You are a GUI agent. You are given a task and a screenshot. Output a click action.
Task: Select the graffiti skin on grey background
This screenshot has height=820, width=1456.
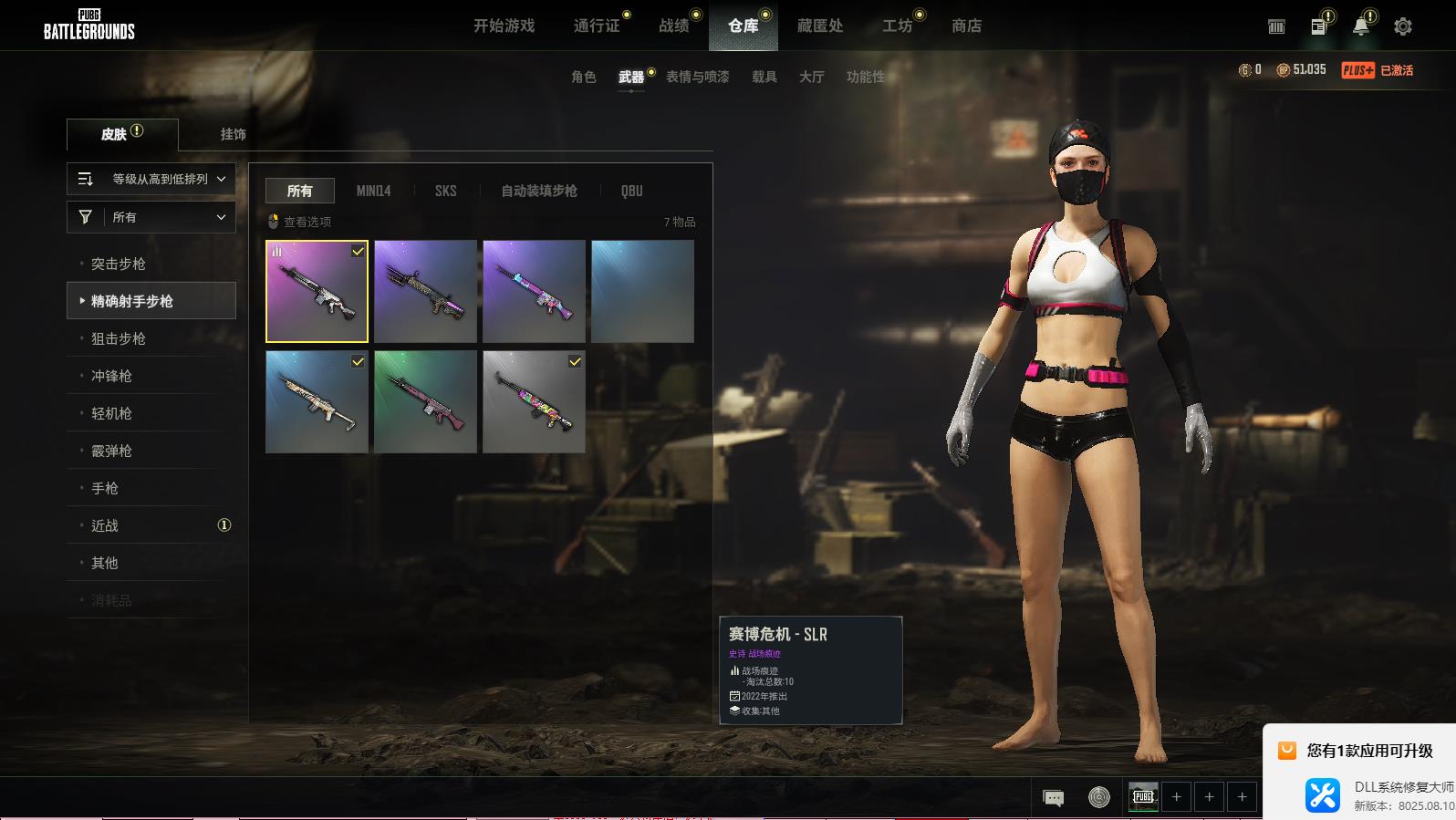tap(534, 401)
